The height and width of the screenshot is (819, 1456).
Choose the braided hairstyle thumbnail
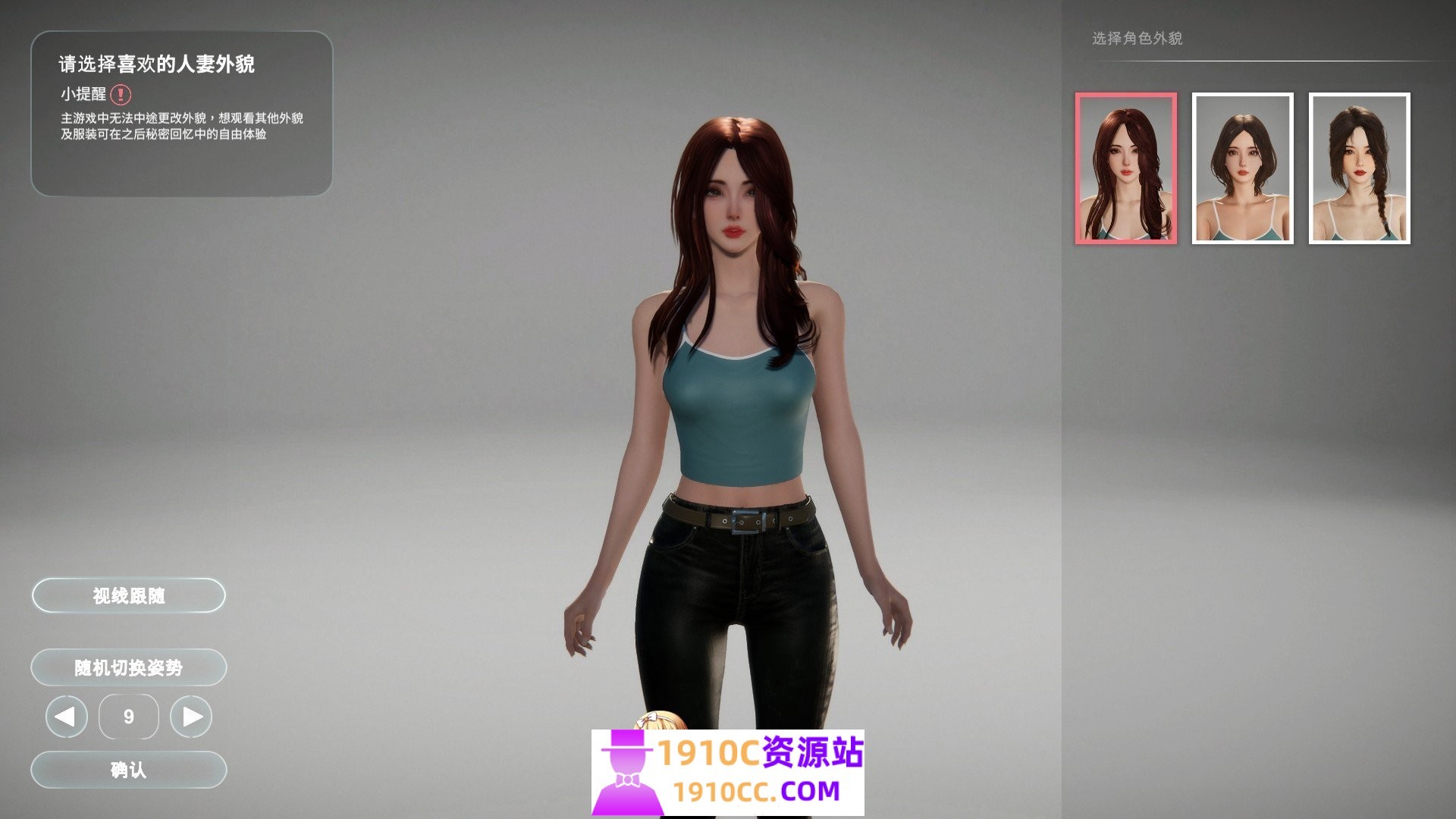[1360, 168]
